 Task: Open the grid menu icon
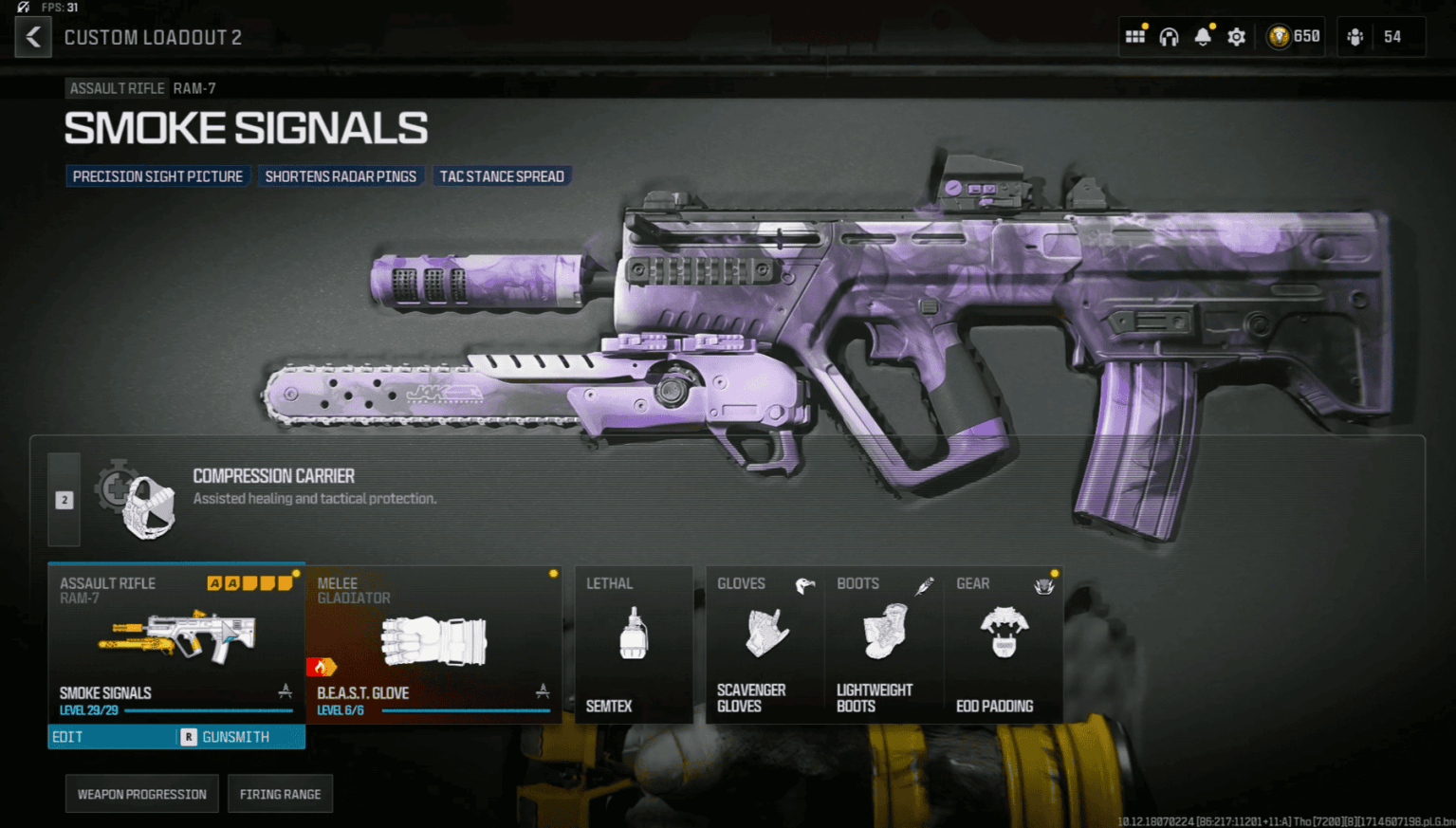(x=1134, y=37)
